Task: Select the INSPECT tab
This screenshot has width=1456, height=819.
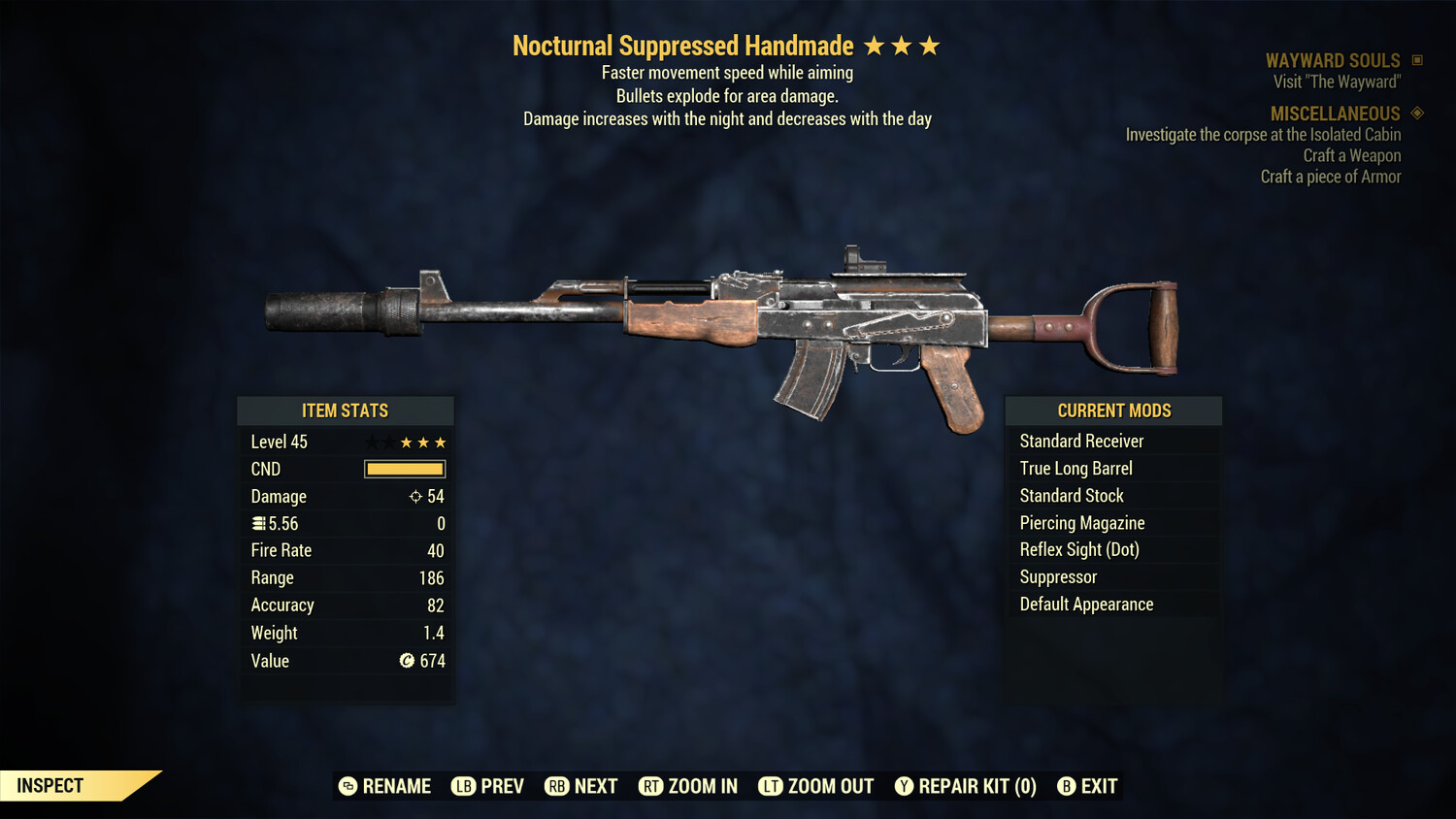Action: 50,785
